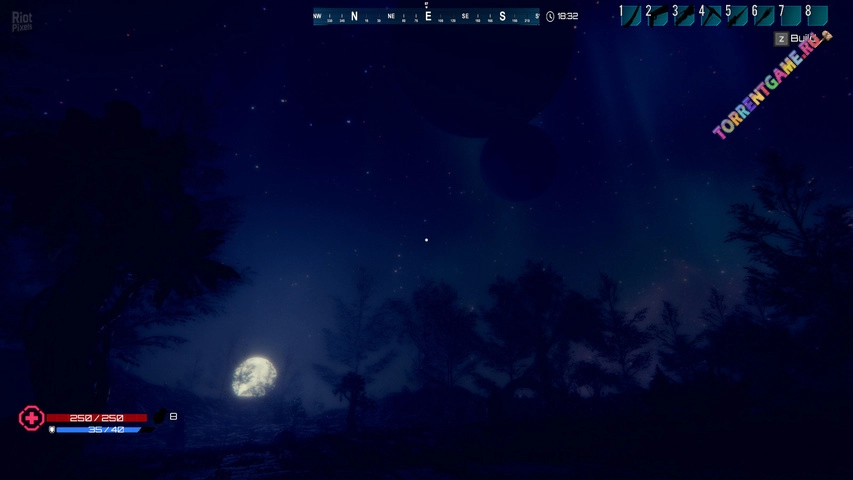Image resolution: width=853 pixels, height=480 pixels.
Task: Switch to the item in hotbar slot 5
Action: point(737,15)
